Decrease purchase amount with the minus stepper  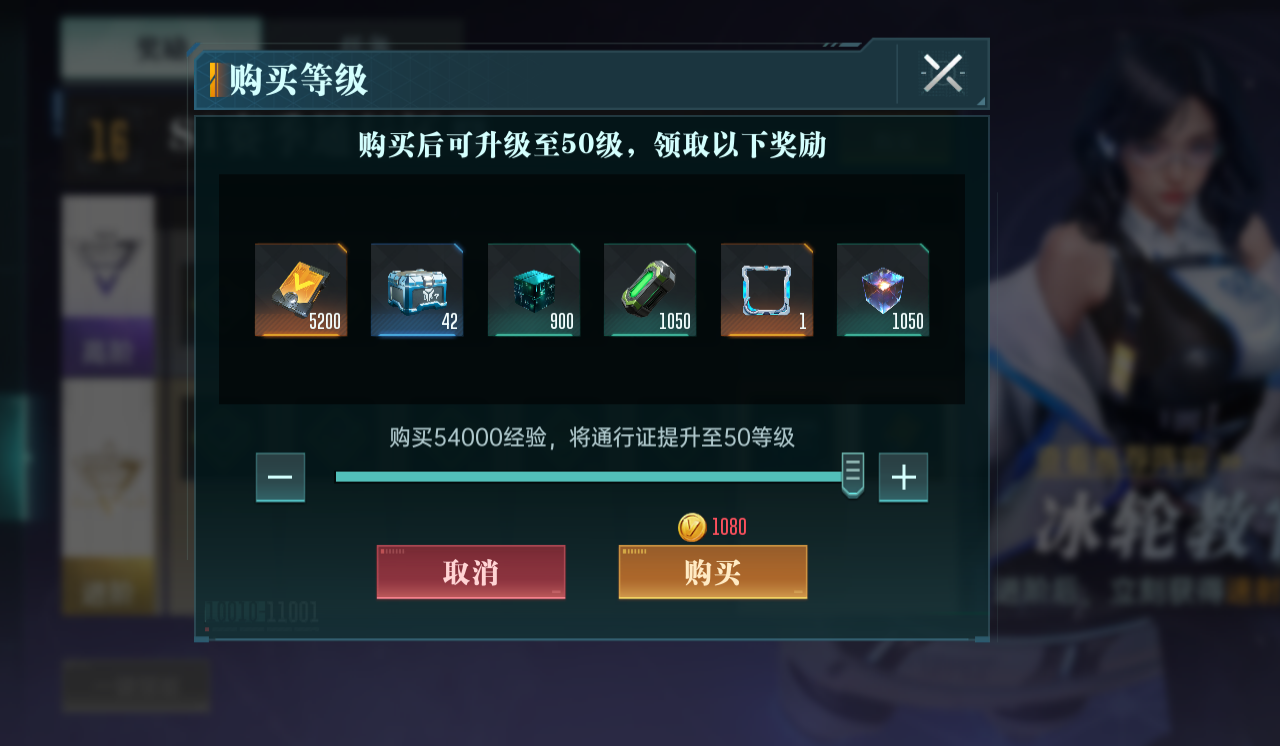point(280,477)
